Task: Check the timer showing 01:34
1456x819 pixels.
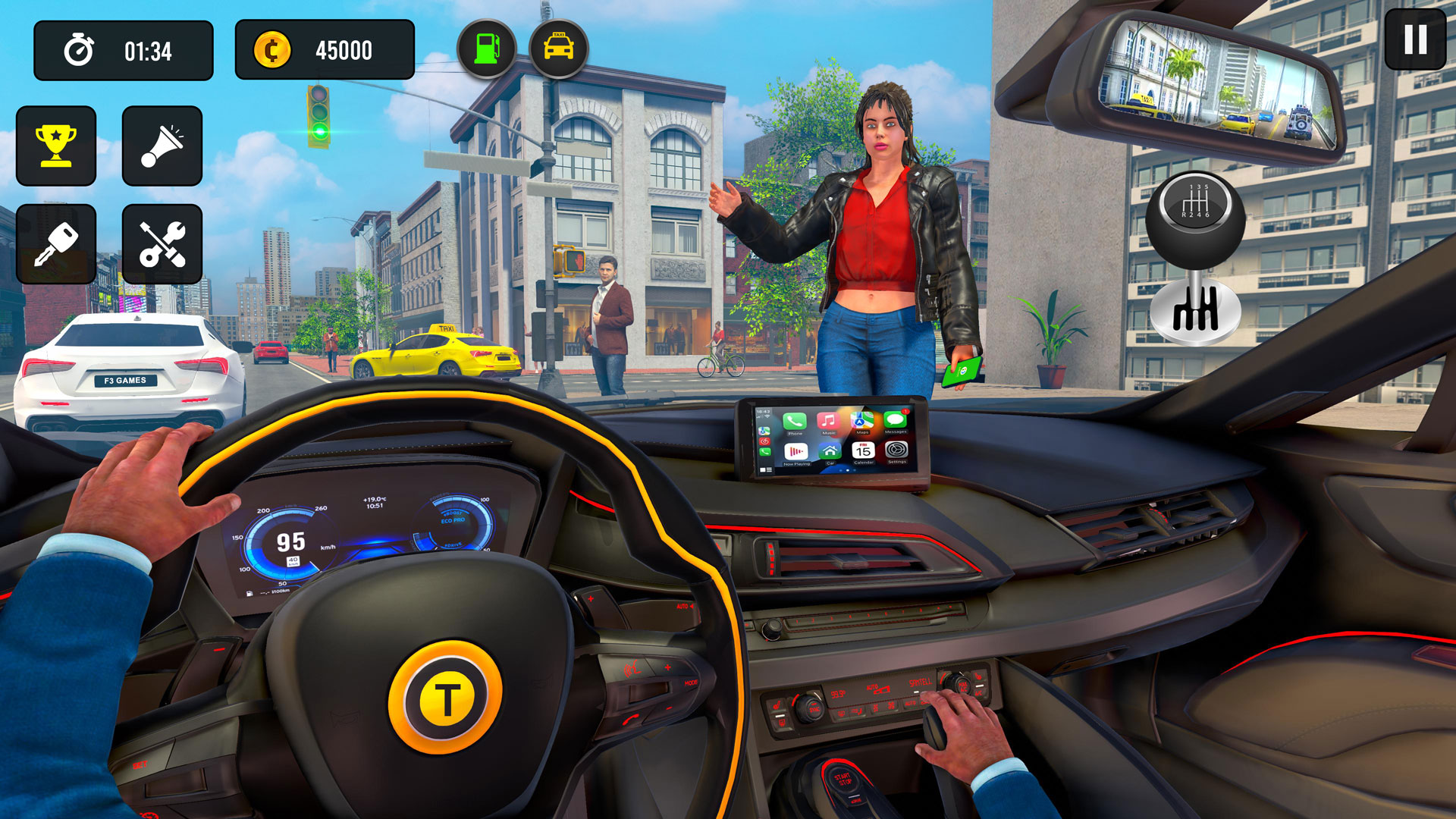Action: pyautogui.click(x=124, y=49)
